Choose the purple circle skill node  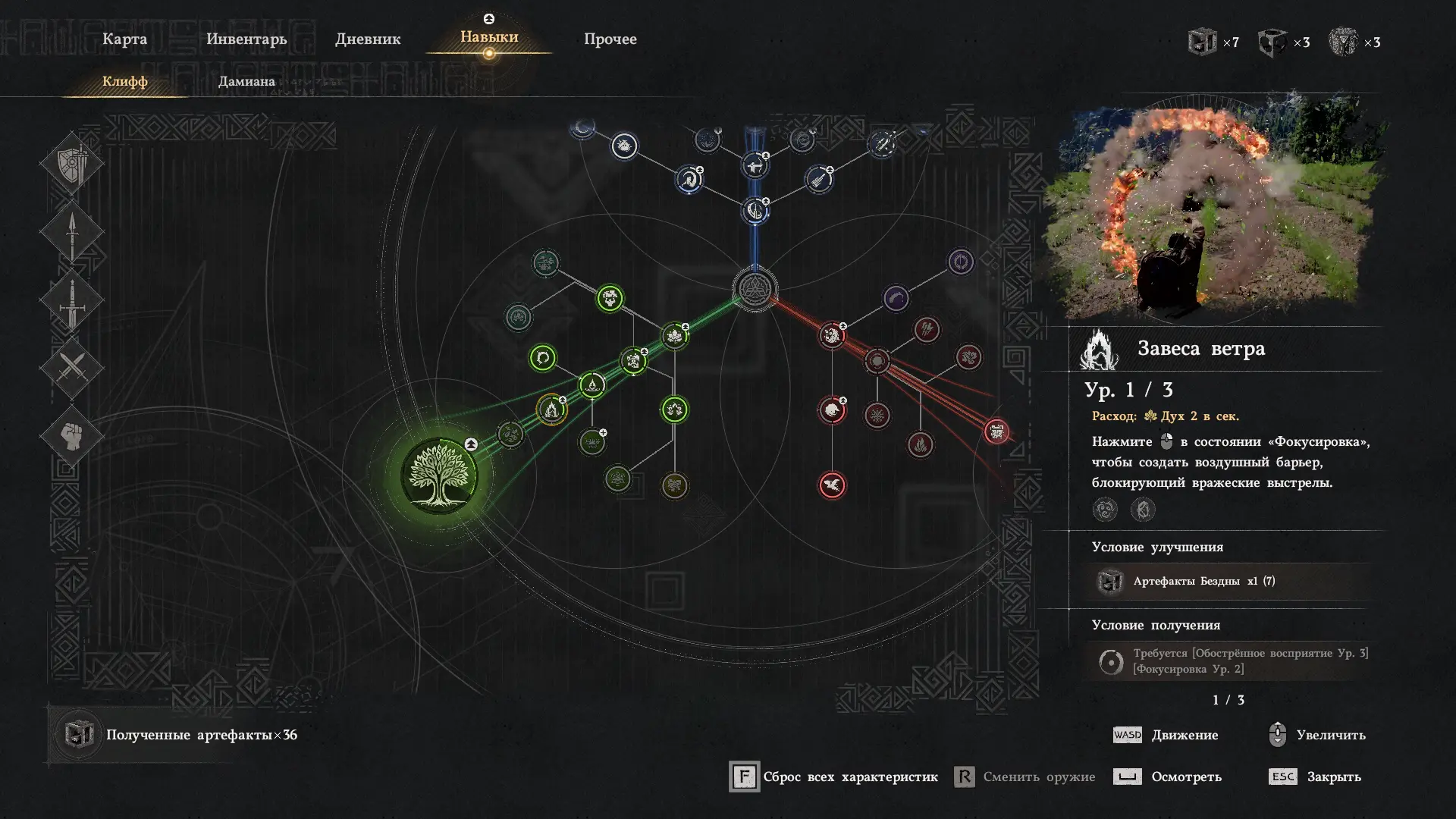[960, 262]
